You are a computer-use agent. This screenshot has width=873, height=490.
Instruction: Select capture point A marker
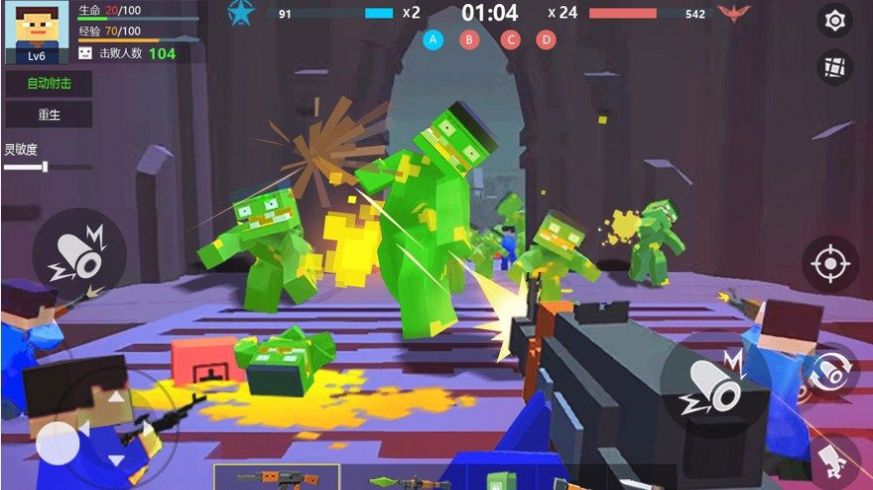click(433, 40)
